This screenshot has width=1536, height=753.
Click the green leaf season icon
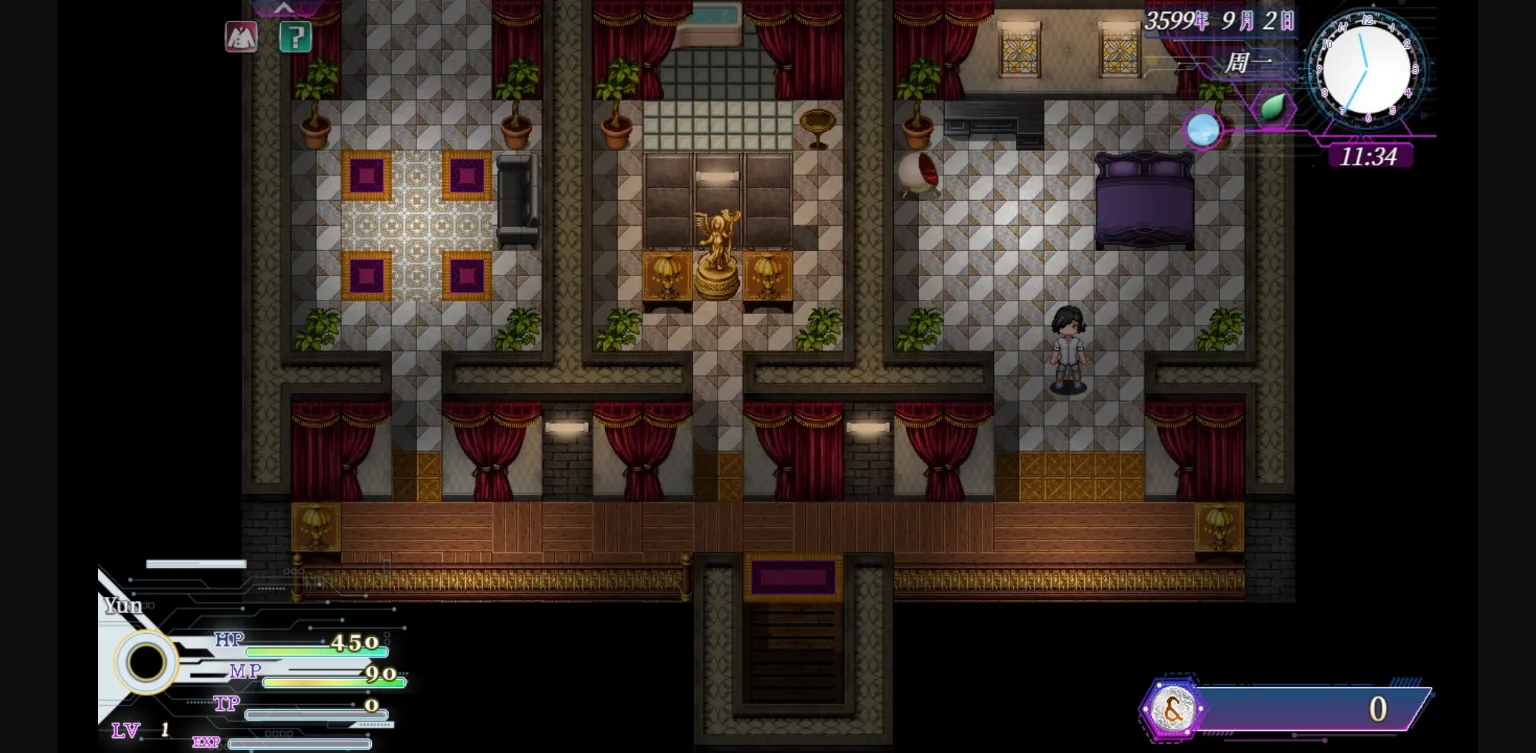pyautogui.click(x=1272, y=107)
